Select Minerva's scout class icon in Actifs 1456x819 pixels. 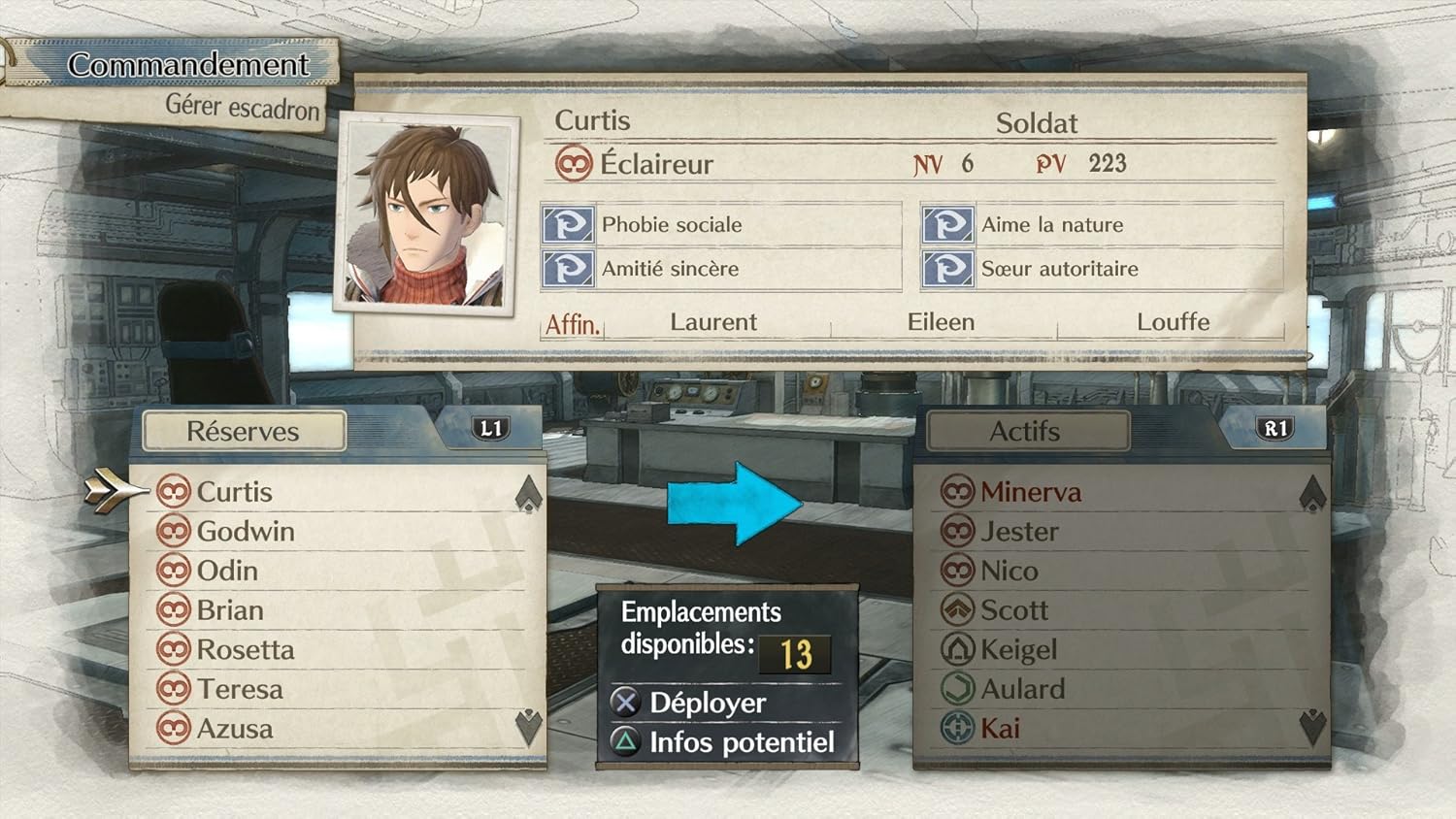[x=959, y=492]
